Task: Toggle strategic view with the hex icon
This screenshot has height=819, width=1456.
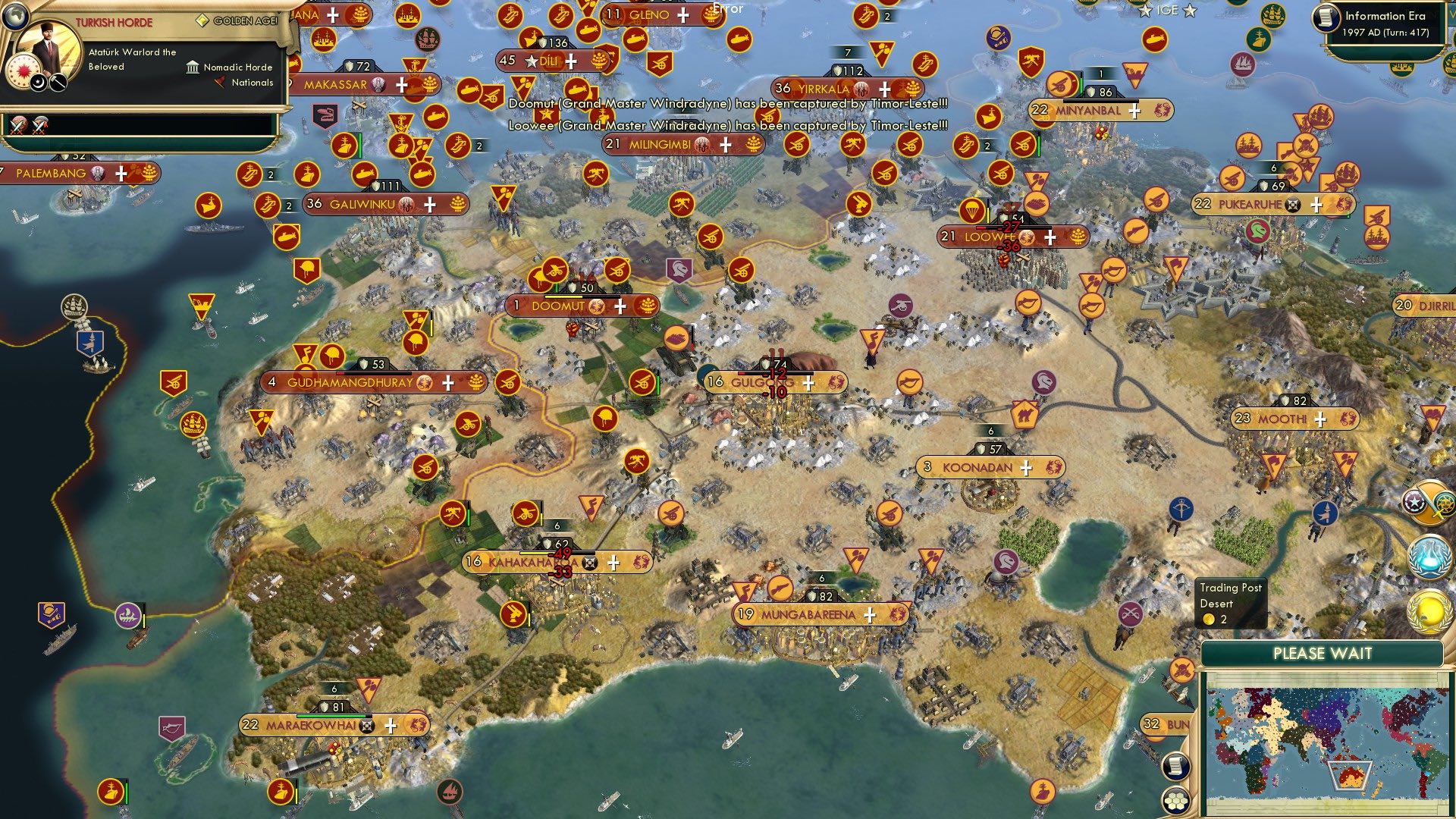Action: tap(1177, 802)
